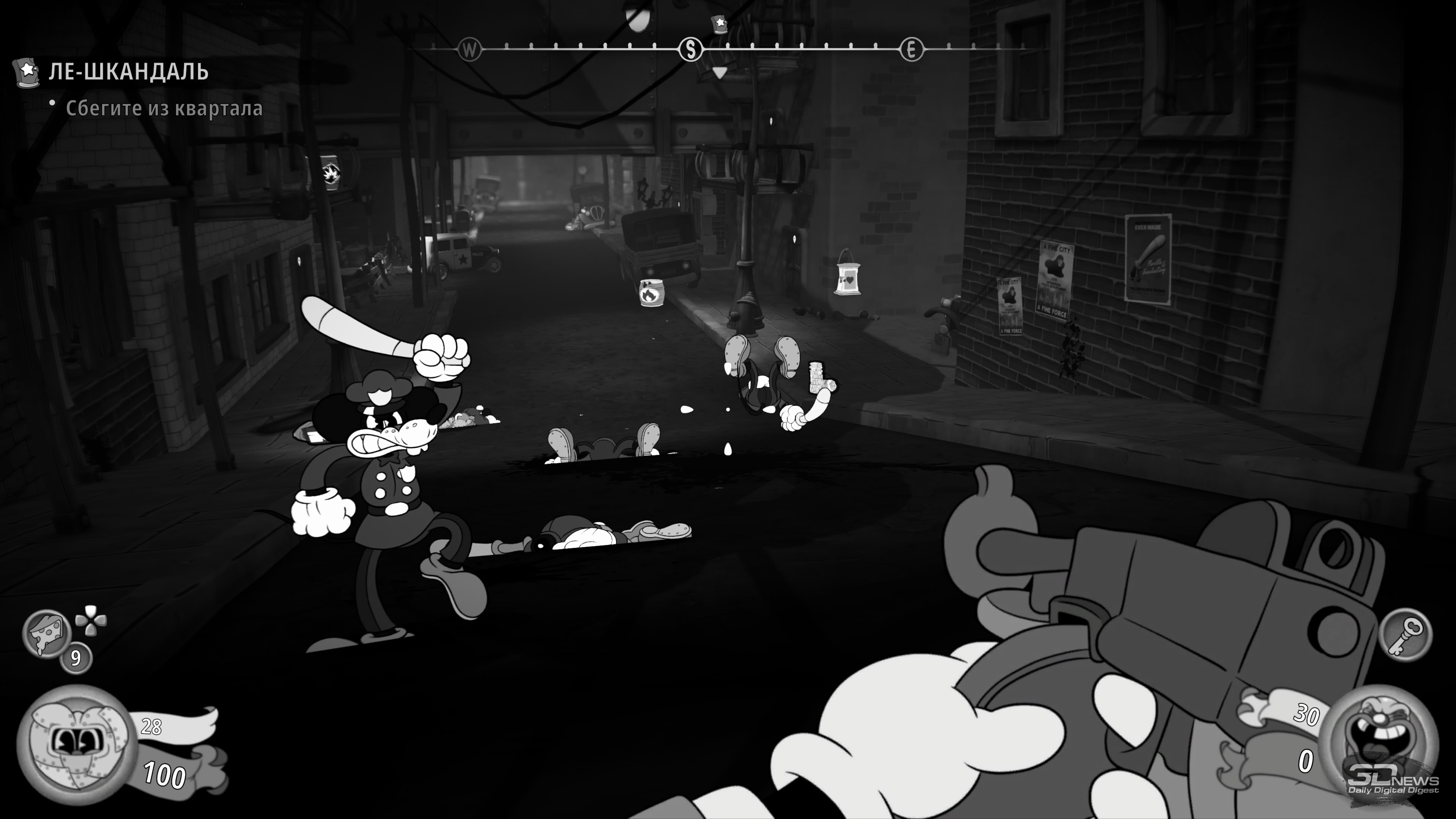Screen dimensions: 1456x819
Task: Select the police hat objective marker above compass
Action: coord(720,24)
